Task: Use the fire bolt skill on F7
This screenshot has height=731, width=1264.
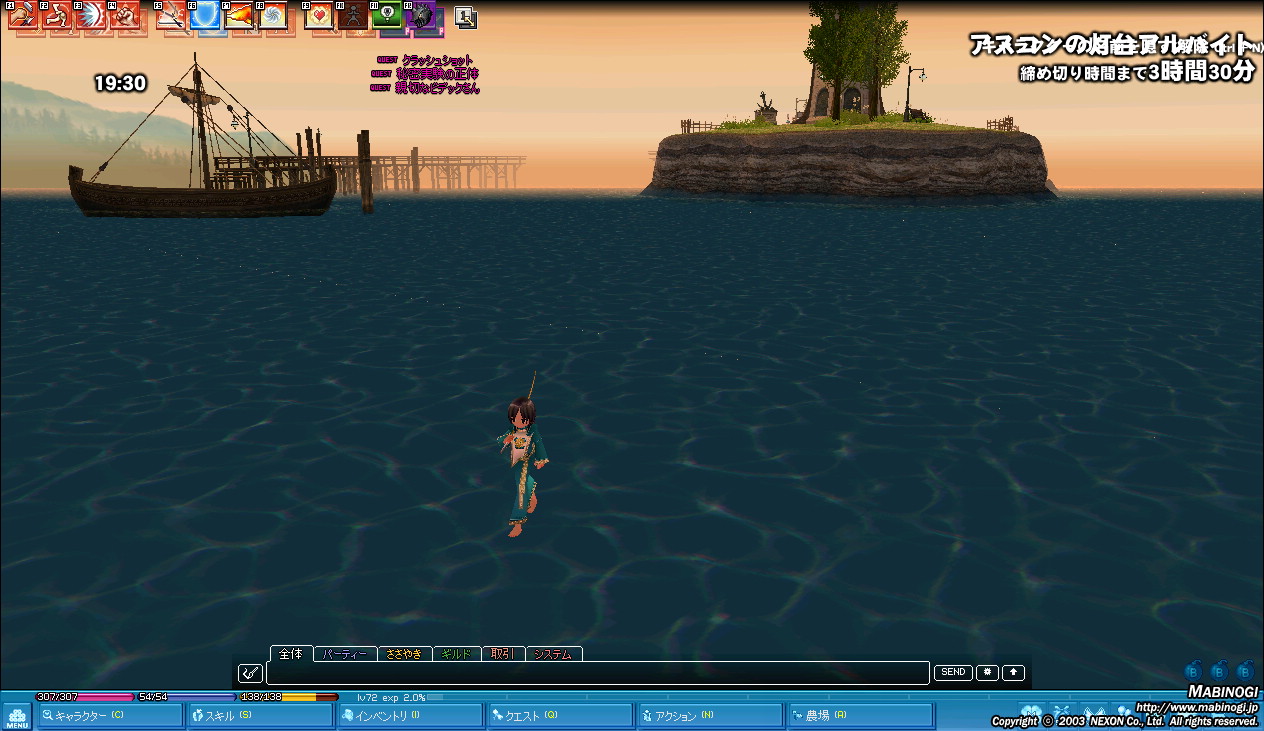Action: (240, 15)
